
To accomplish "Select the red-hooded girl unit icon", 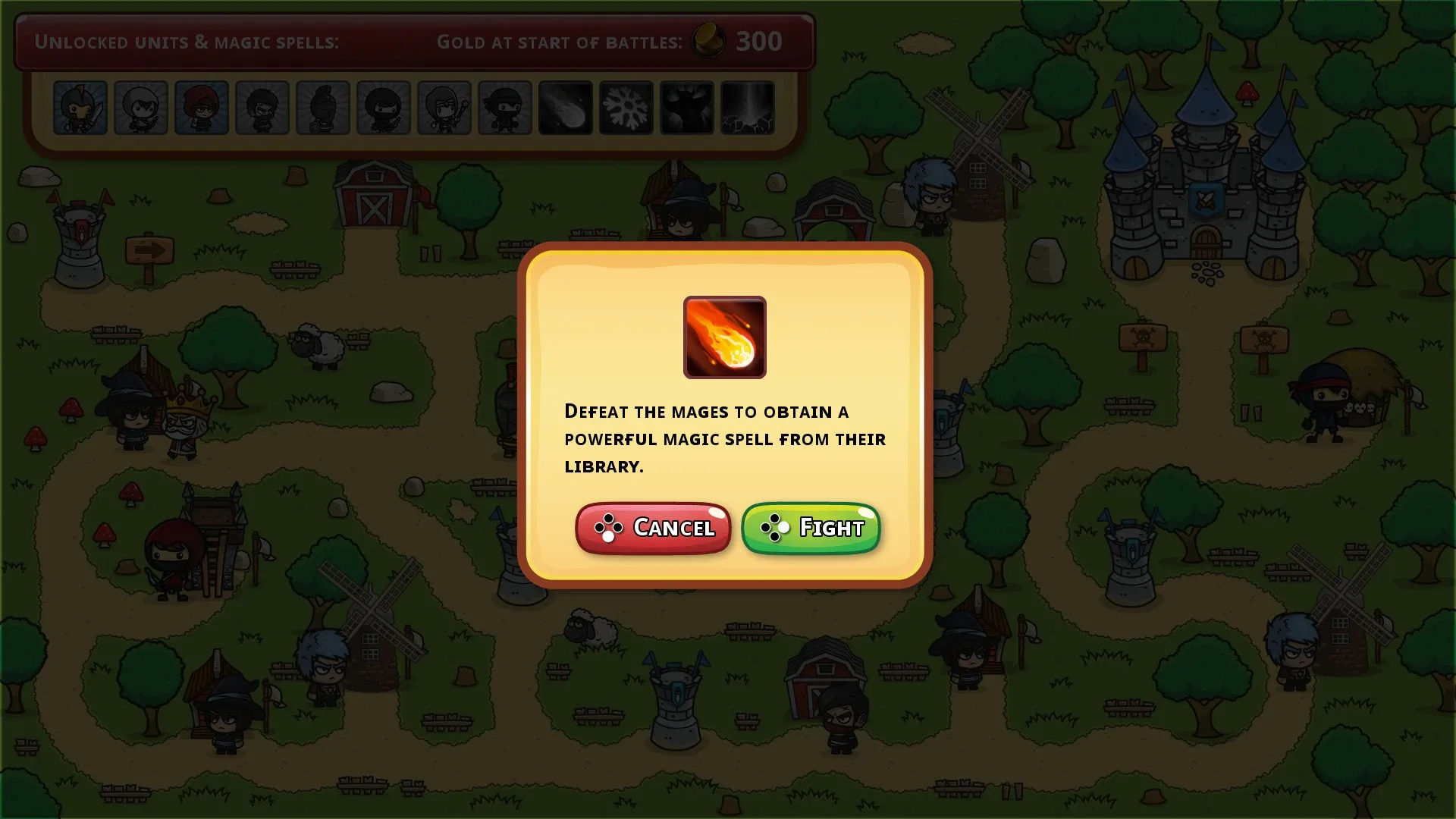I will point(201,108).
